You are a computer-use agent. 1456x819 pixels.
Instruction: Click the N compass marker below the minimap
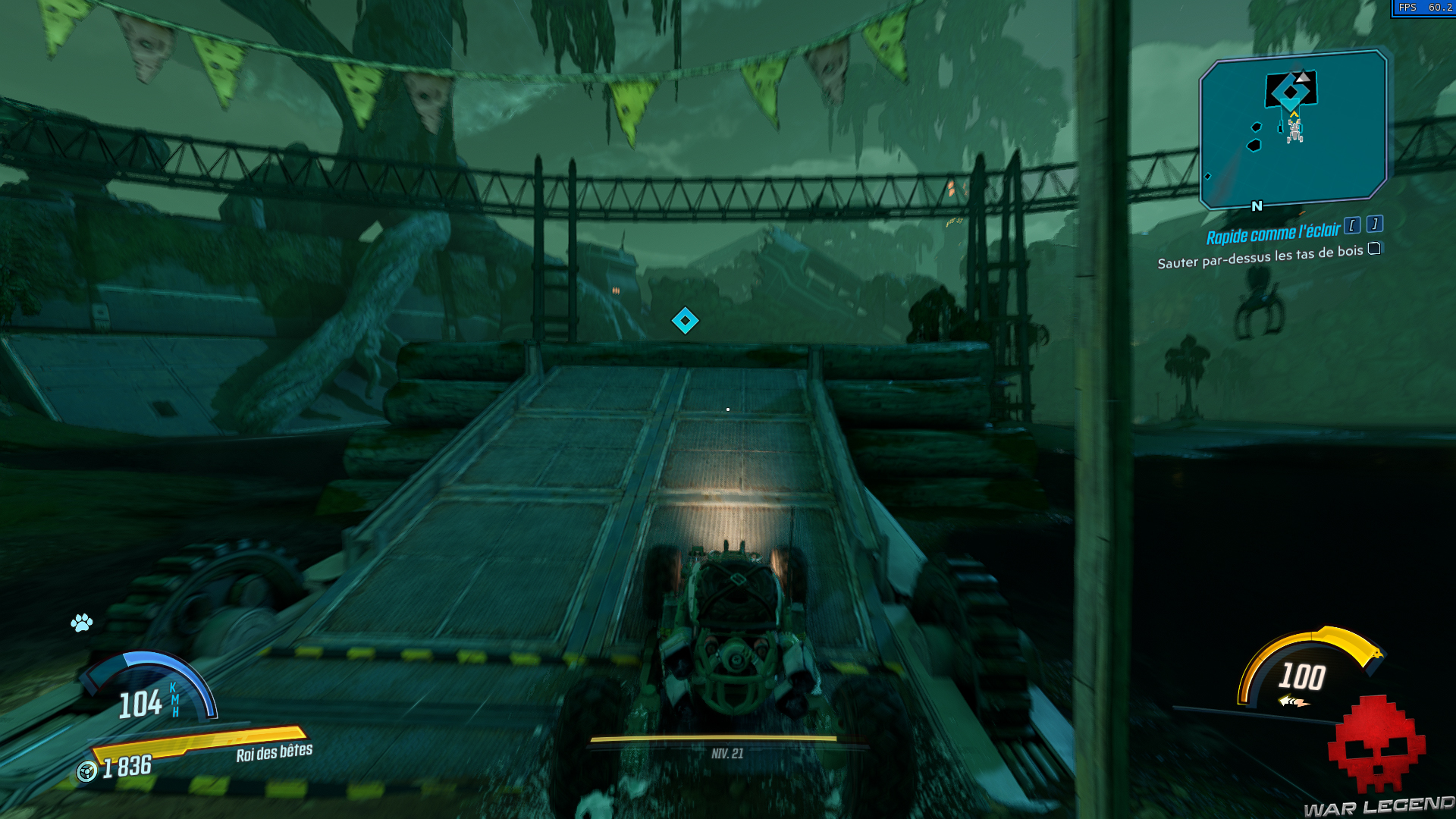(x=1257, y=206)
